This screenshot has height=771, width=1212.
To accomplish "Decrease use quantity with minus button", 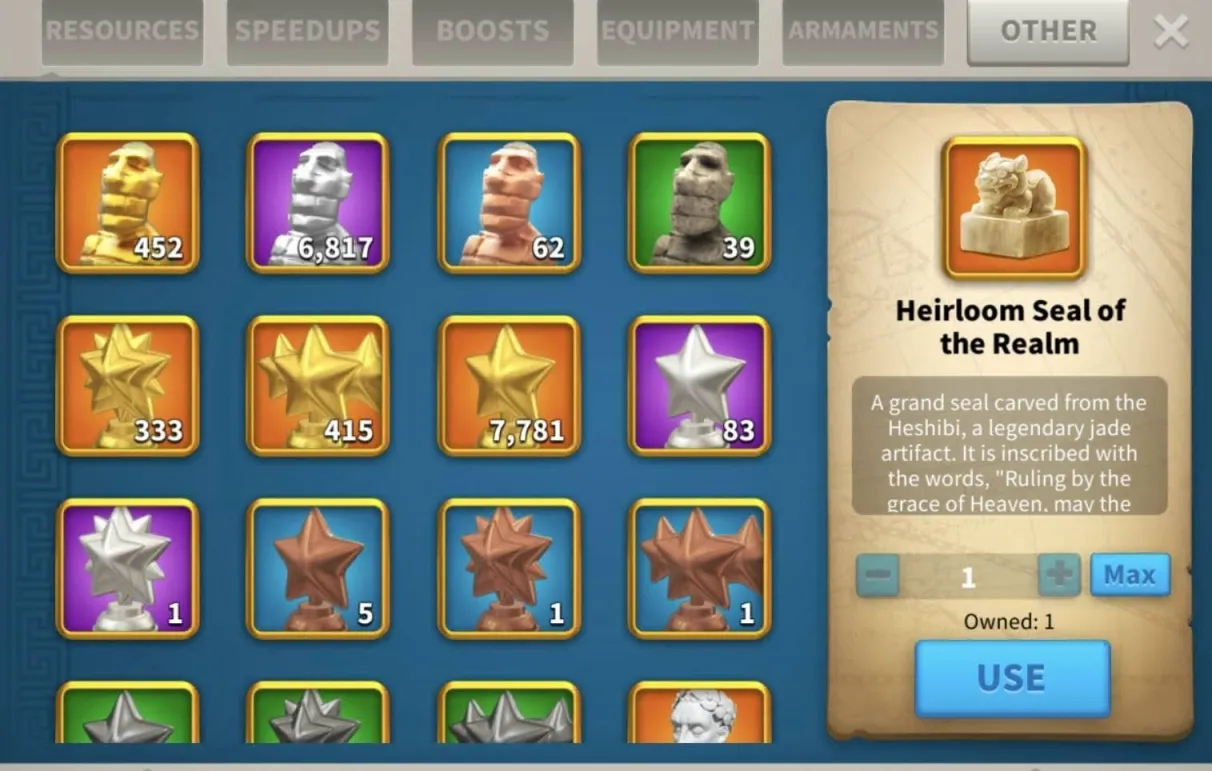I will 877,575.
